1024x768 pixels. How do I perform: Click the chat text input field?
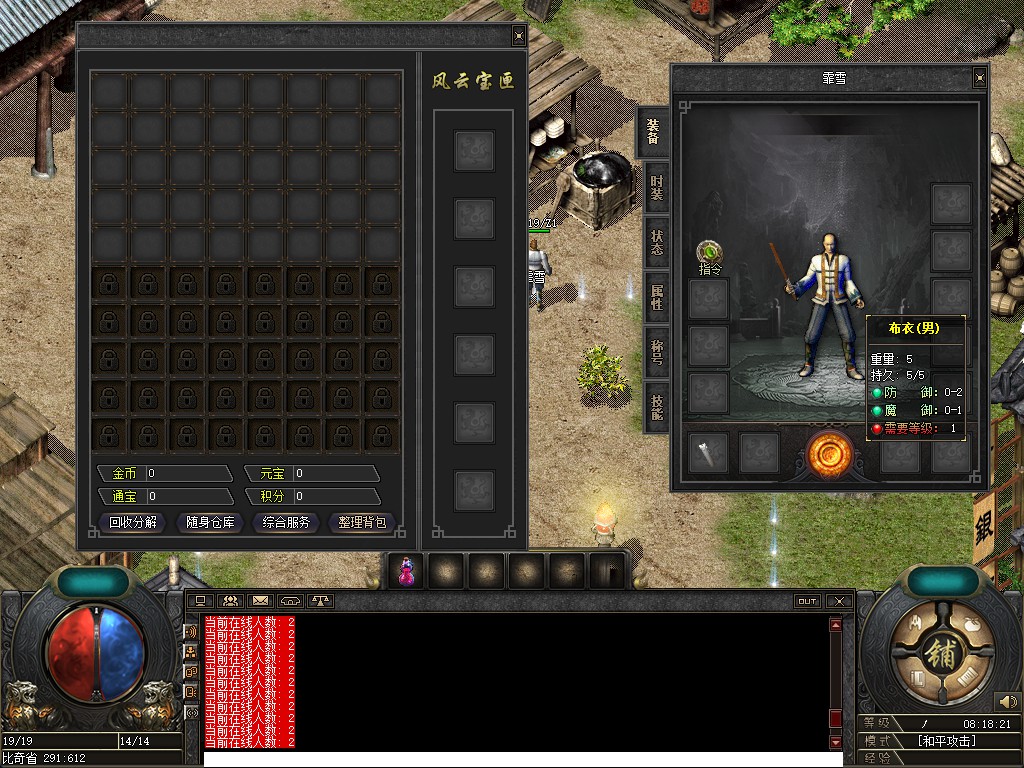(x=515, y=759)
